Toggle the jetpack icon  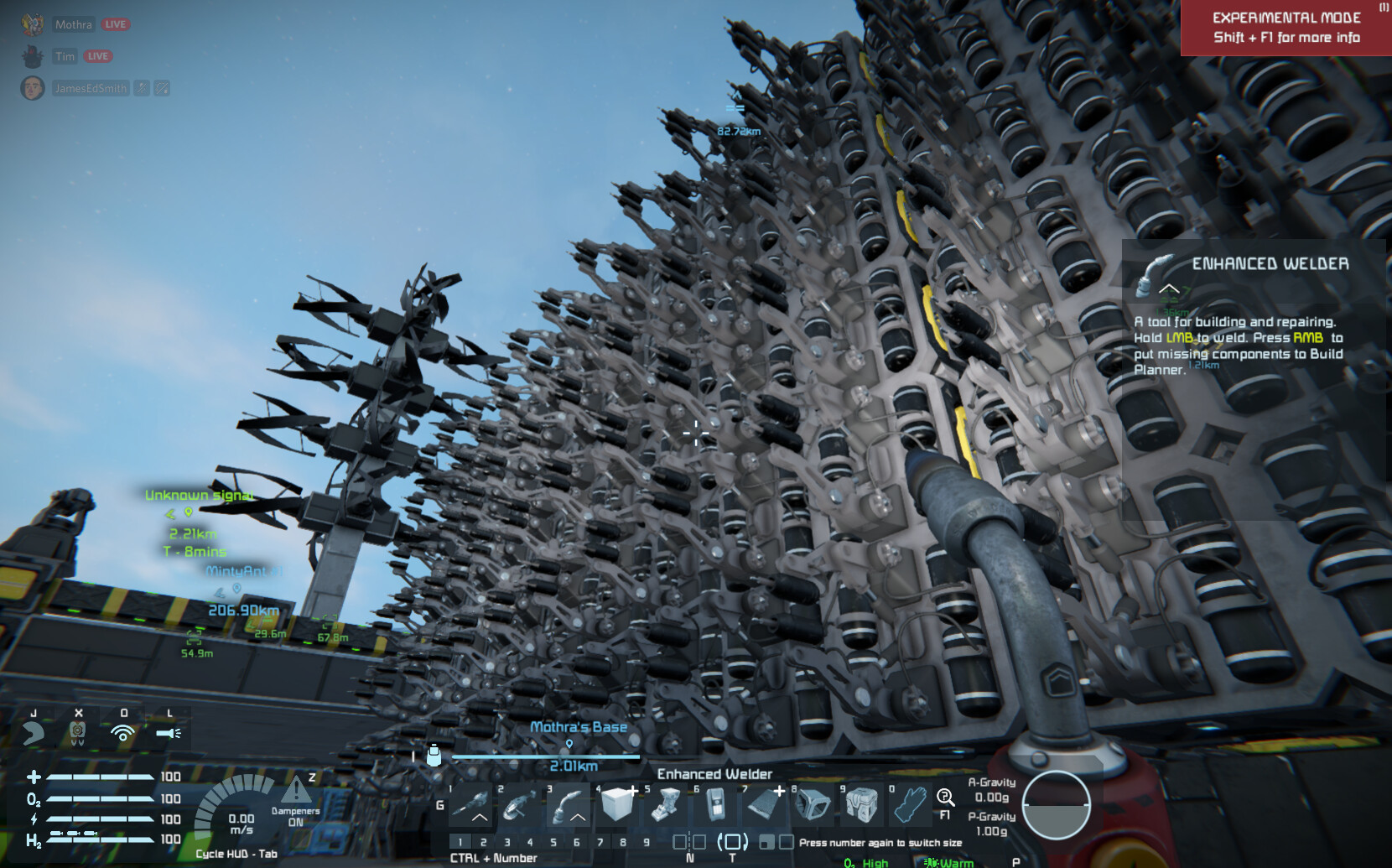tap(78, 734)
